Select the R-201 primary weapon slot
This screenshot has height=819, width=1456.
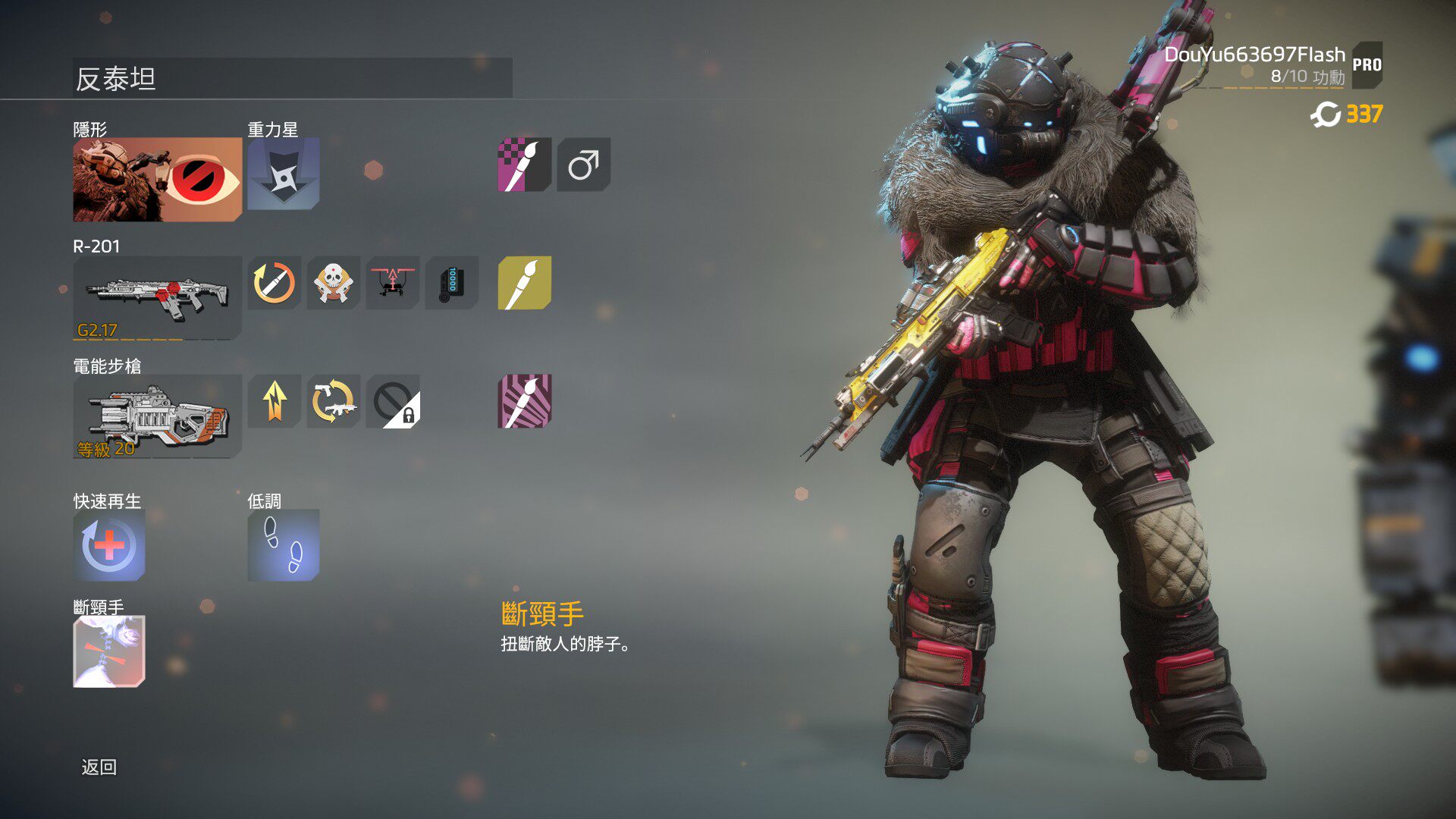click(157, 297)
